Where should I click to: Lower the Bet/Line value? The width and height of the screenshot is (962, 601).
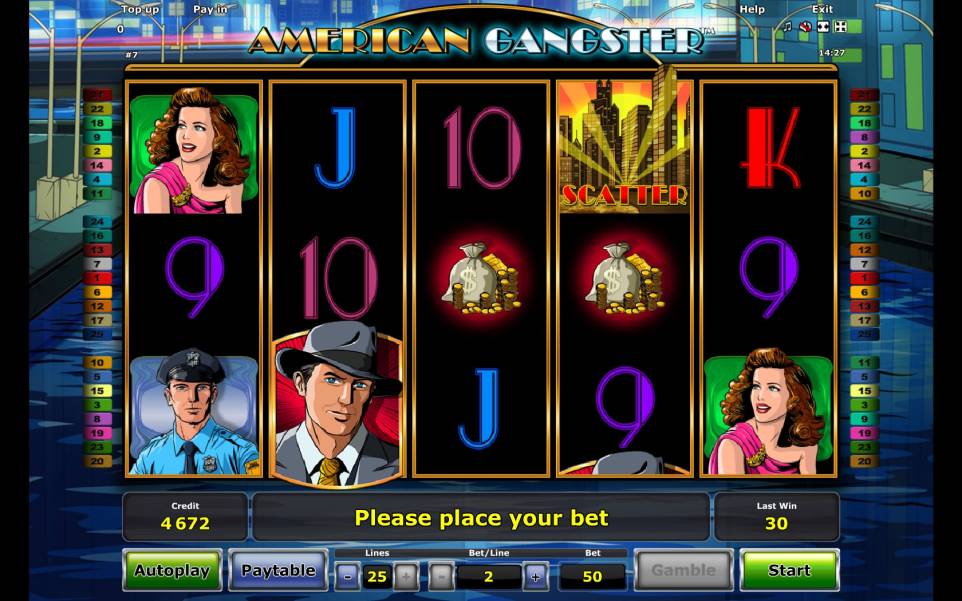(441, 576)
